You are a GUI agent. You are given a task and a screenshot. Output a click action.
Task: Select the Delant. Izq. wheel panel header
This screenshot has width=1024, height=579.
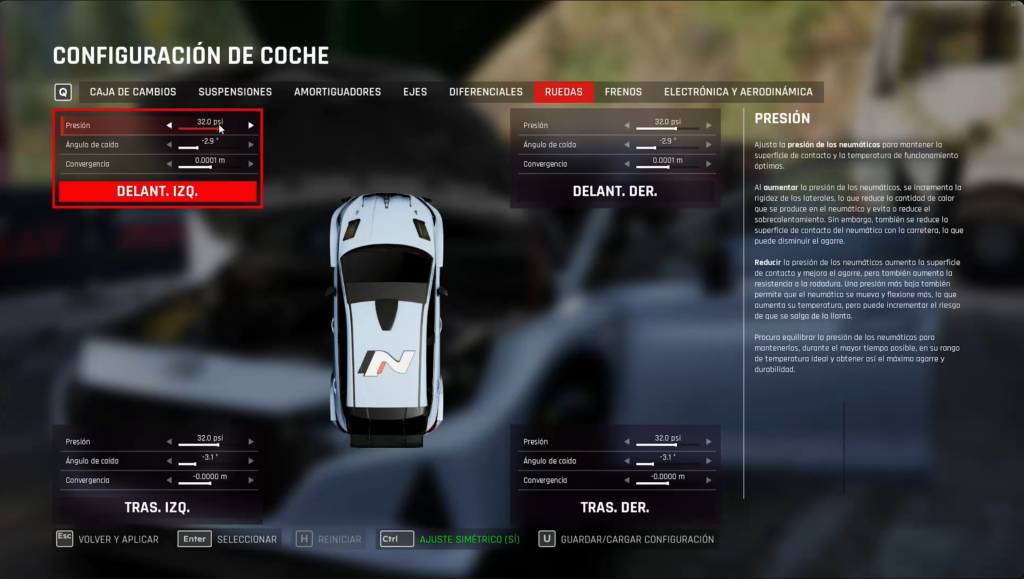pyautogui.click(x=158, y=191)
